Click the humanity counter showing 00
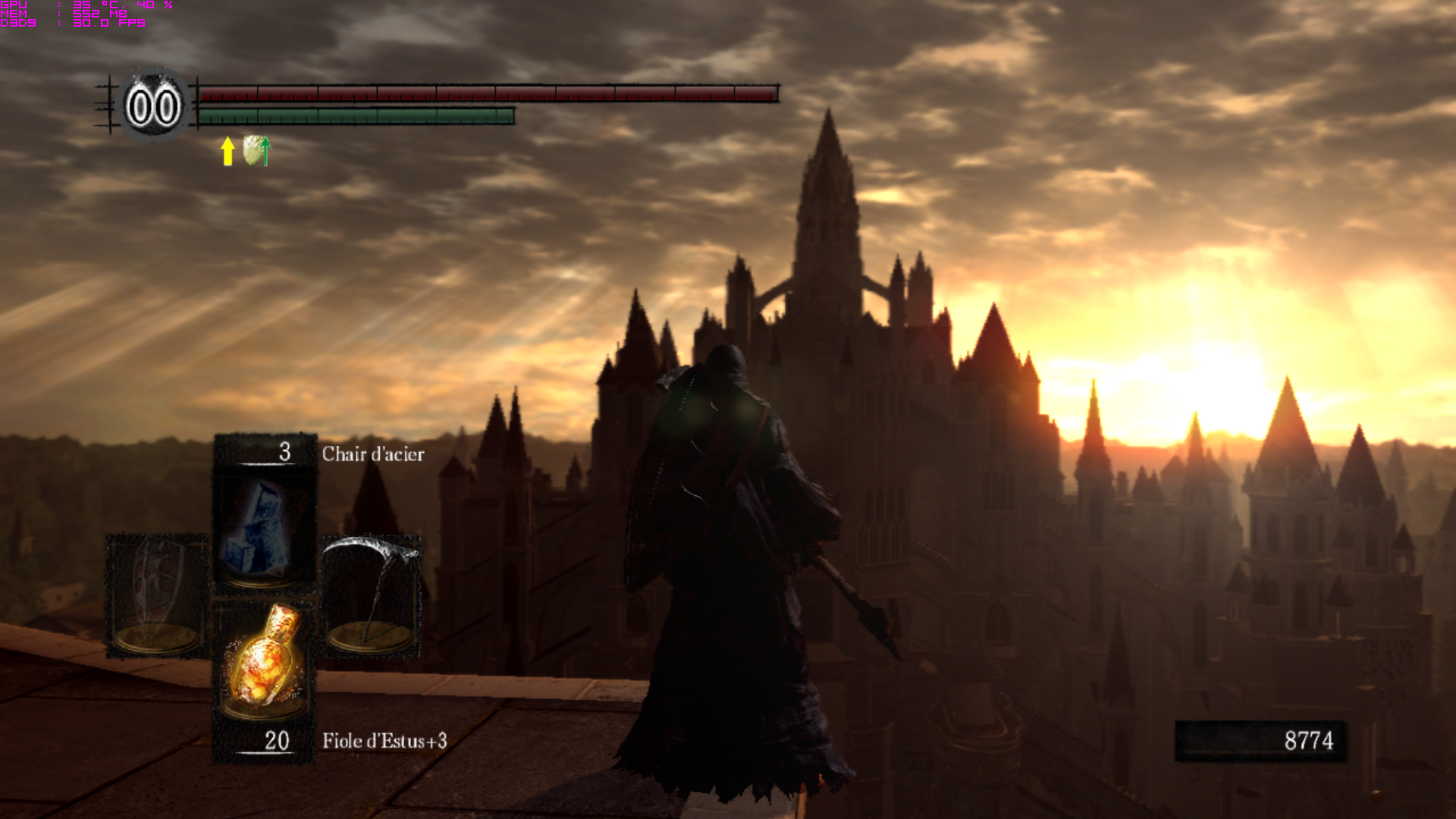The image size is (1456, 819). pos(153,107)
